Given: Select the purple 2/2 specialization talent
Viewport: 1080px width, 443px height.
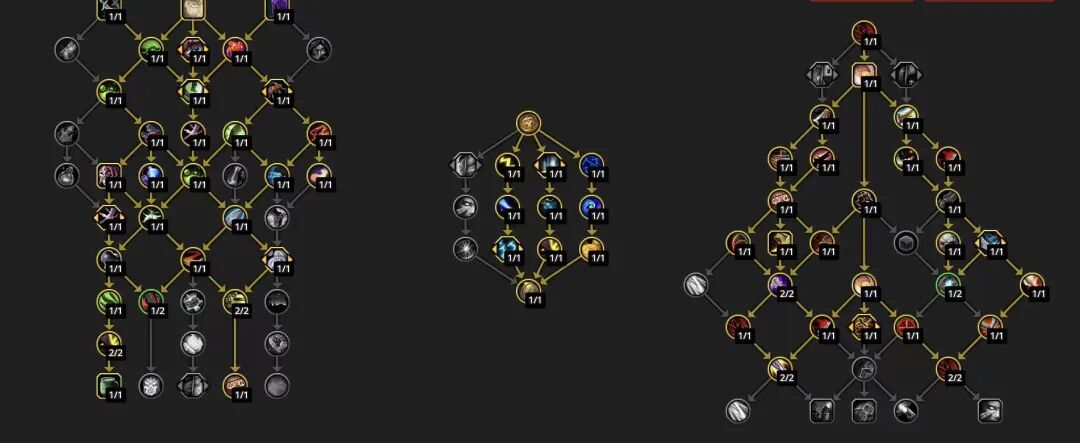Looking at the screenshot, I should (x=779, y=284).
